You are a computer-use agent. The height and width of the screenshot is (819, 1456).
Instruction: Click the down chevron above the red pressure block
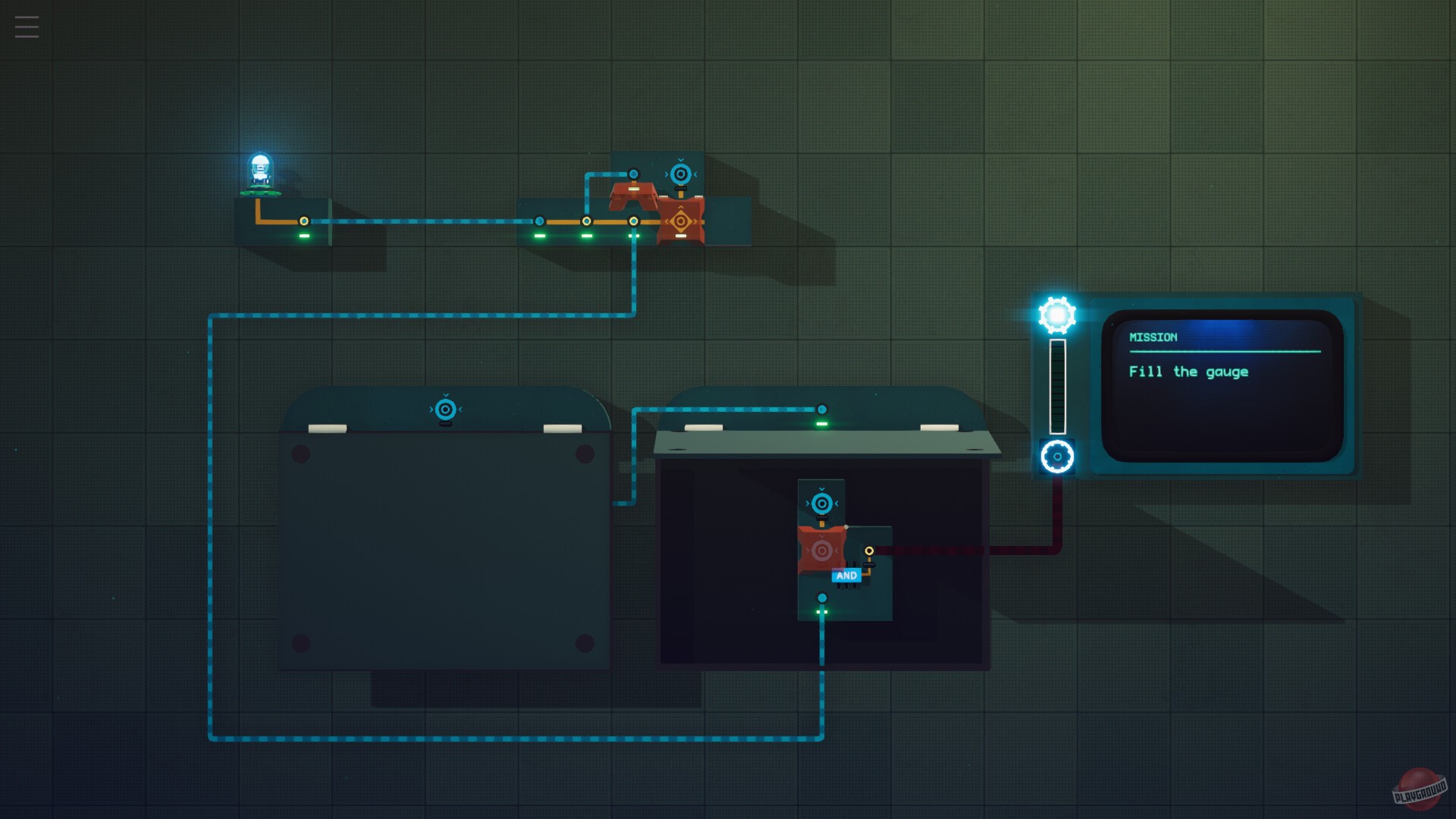pos(822,535)
